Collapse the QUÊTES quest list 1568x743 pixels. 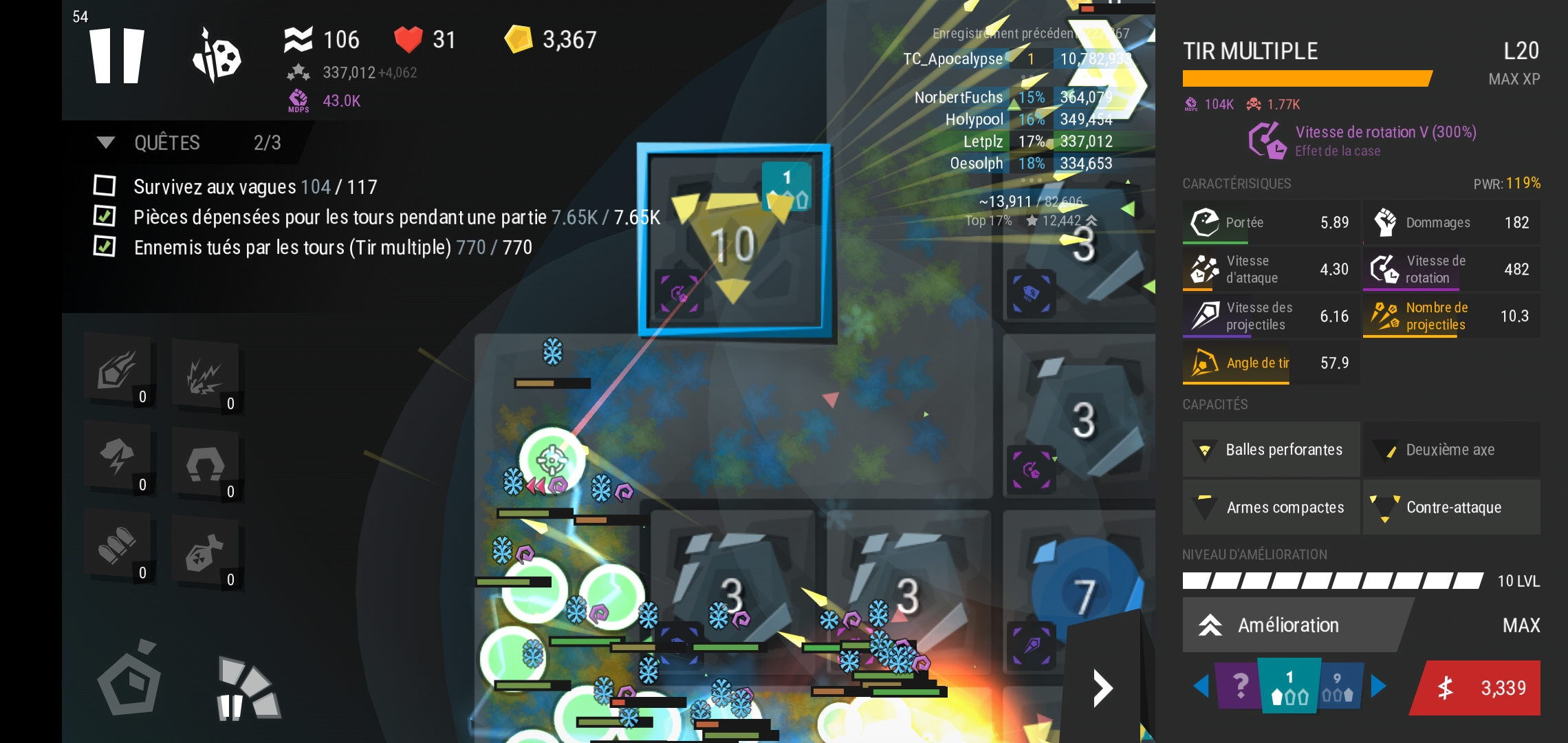(x=106, y=142)
